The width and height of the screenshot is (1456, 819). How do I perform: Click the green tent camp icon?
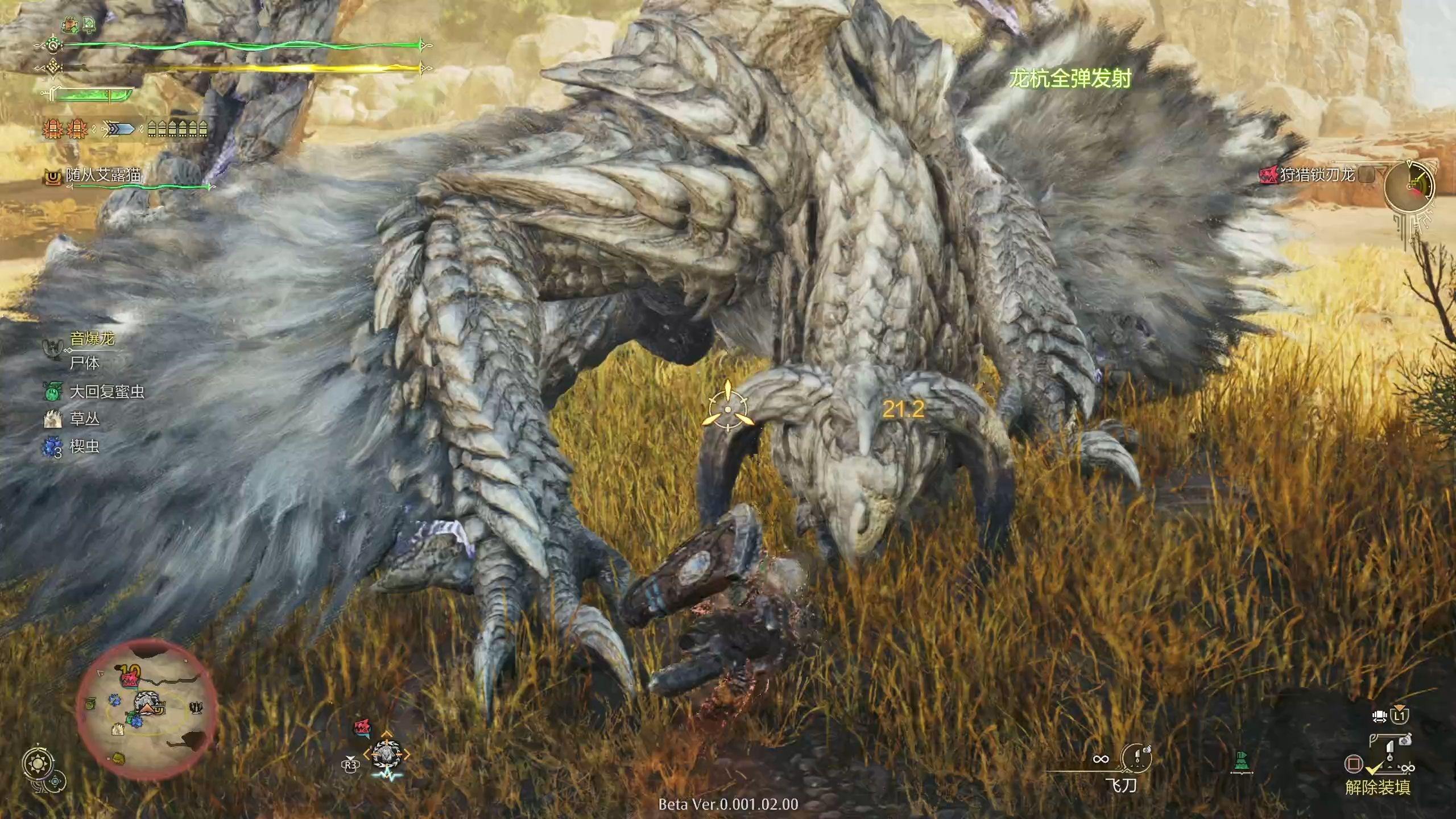[1242, 760]
